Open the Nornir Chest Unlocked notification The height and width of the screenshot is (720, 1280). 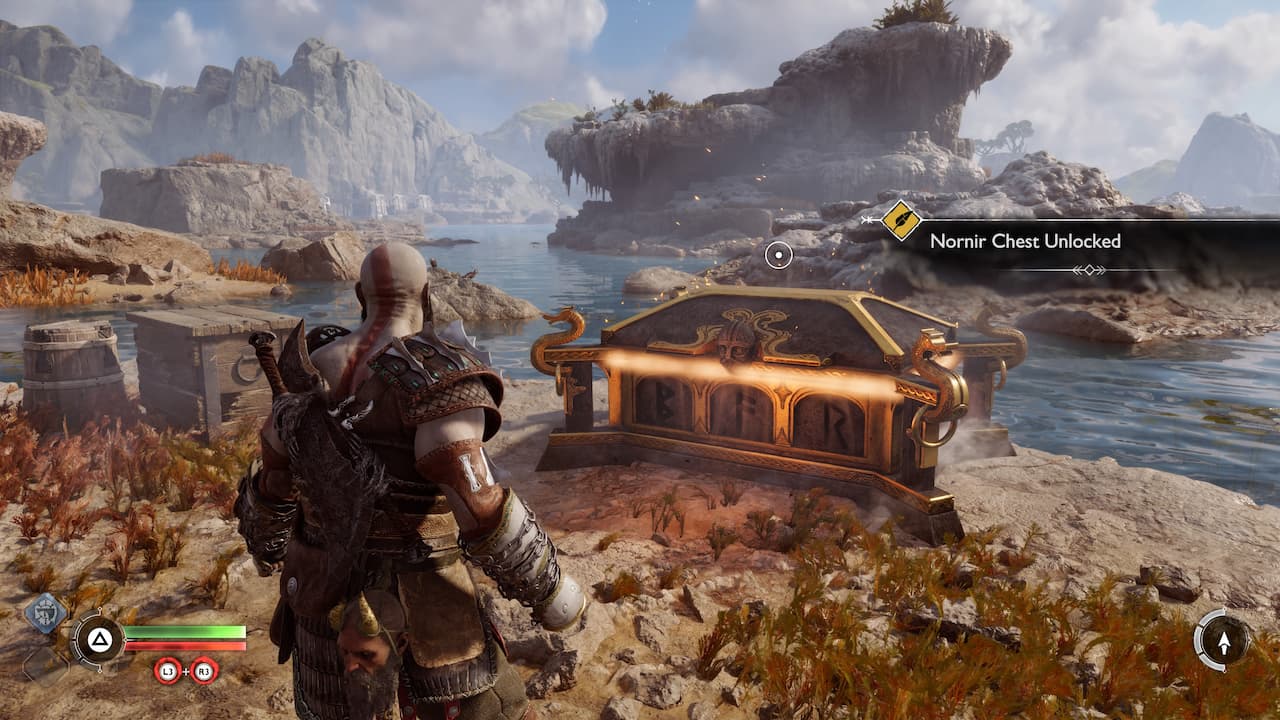pos(1025,241)
